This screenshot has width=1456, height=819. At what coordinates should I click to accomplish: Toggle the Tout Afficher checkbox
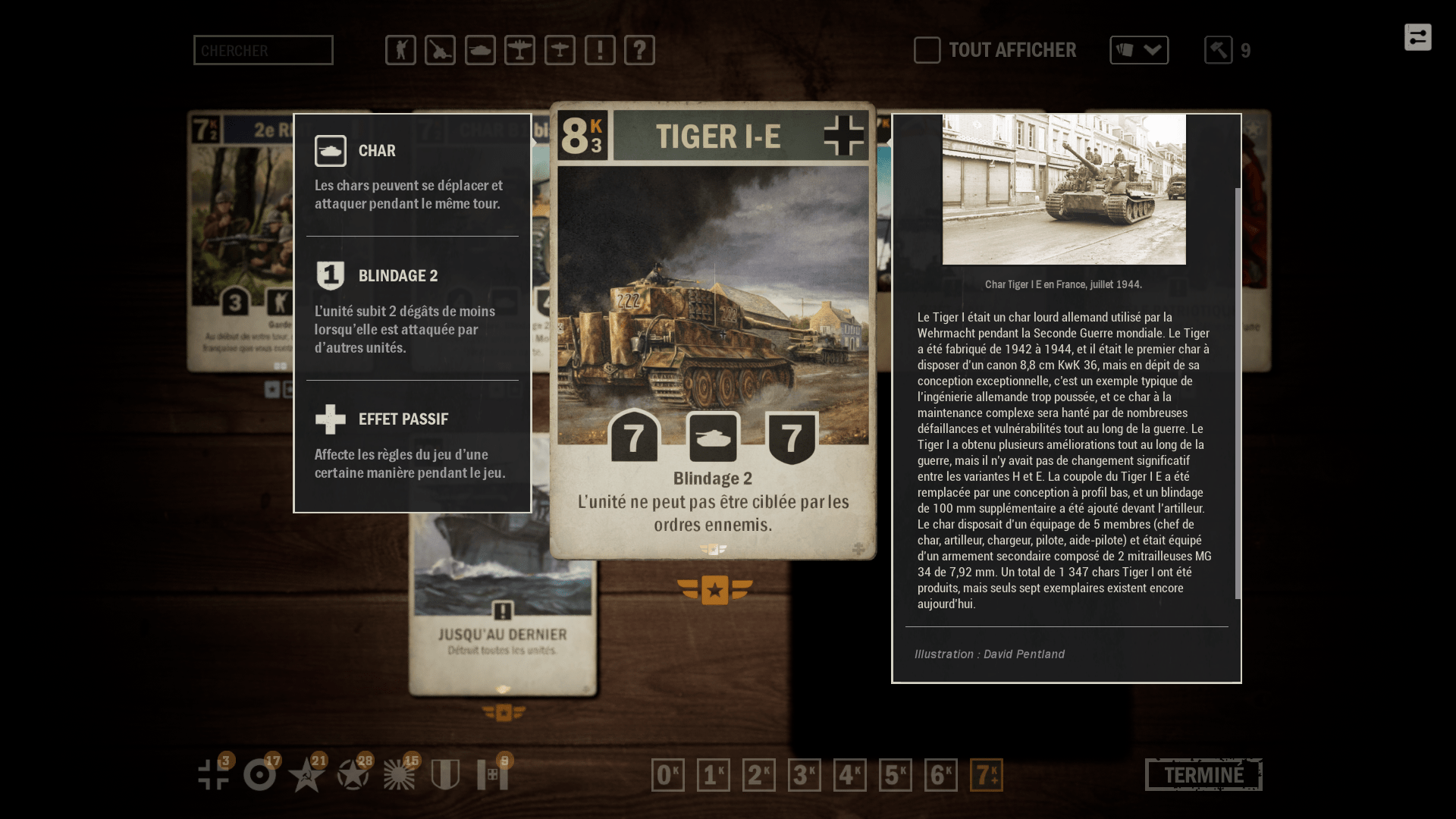(927, 50)
